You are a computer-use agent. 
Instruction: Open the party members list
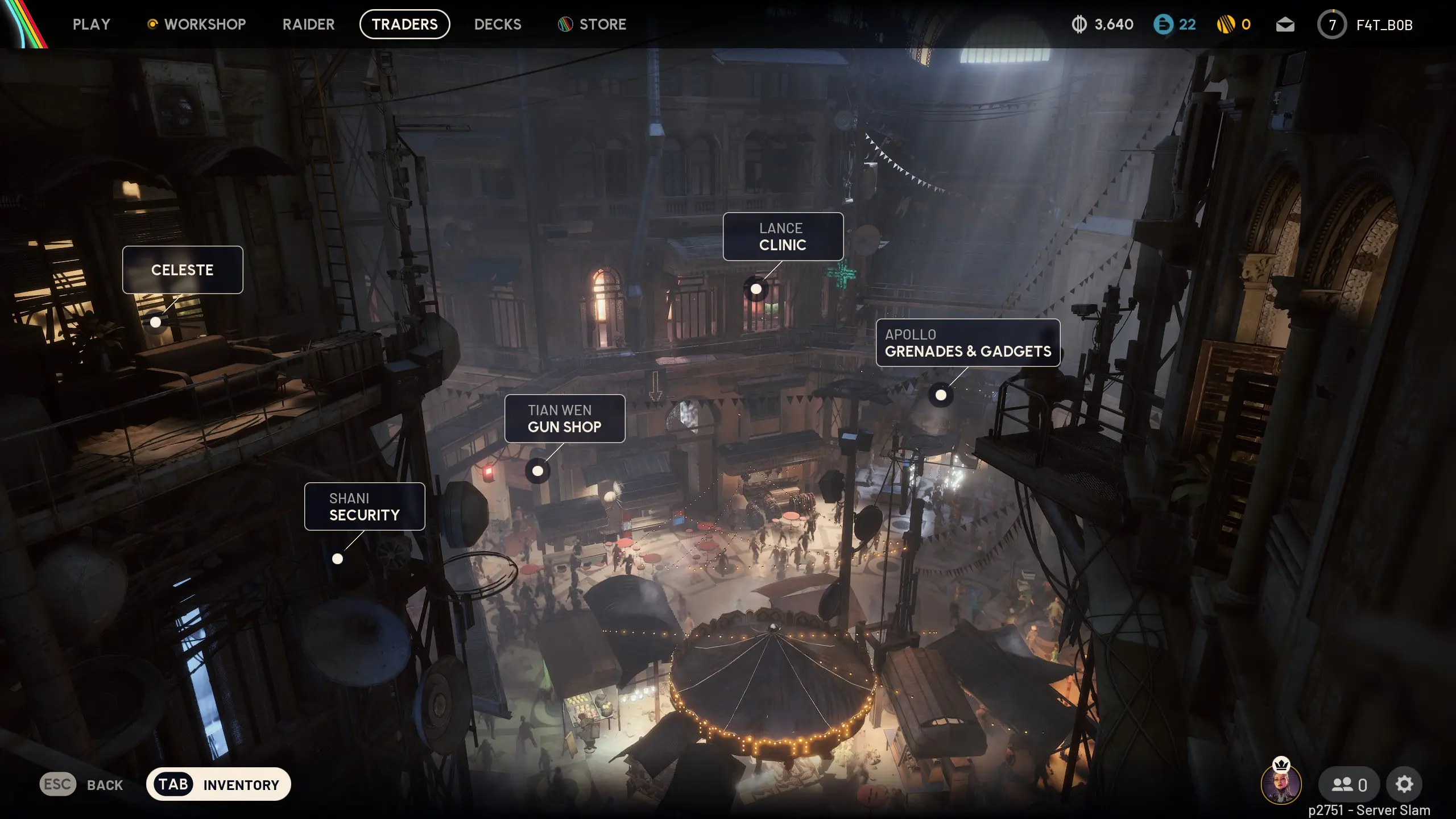click(1349, 785)
